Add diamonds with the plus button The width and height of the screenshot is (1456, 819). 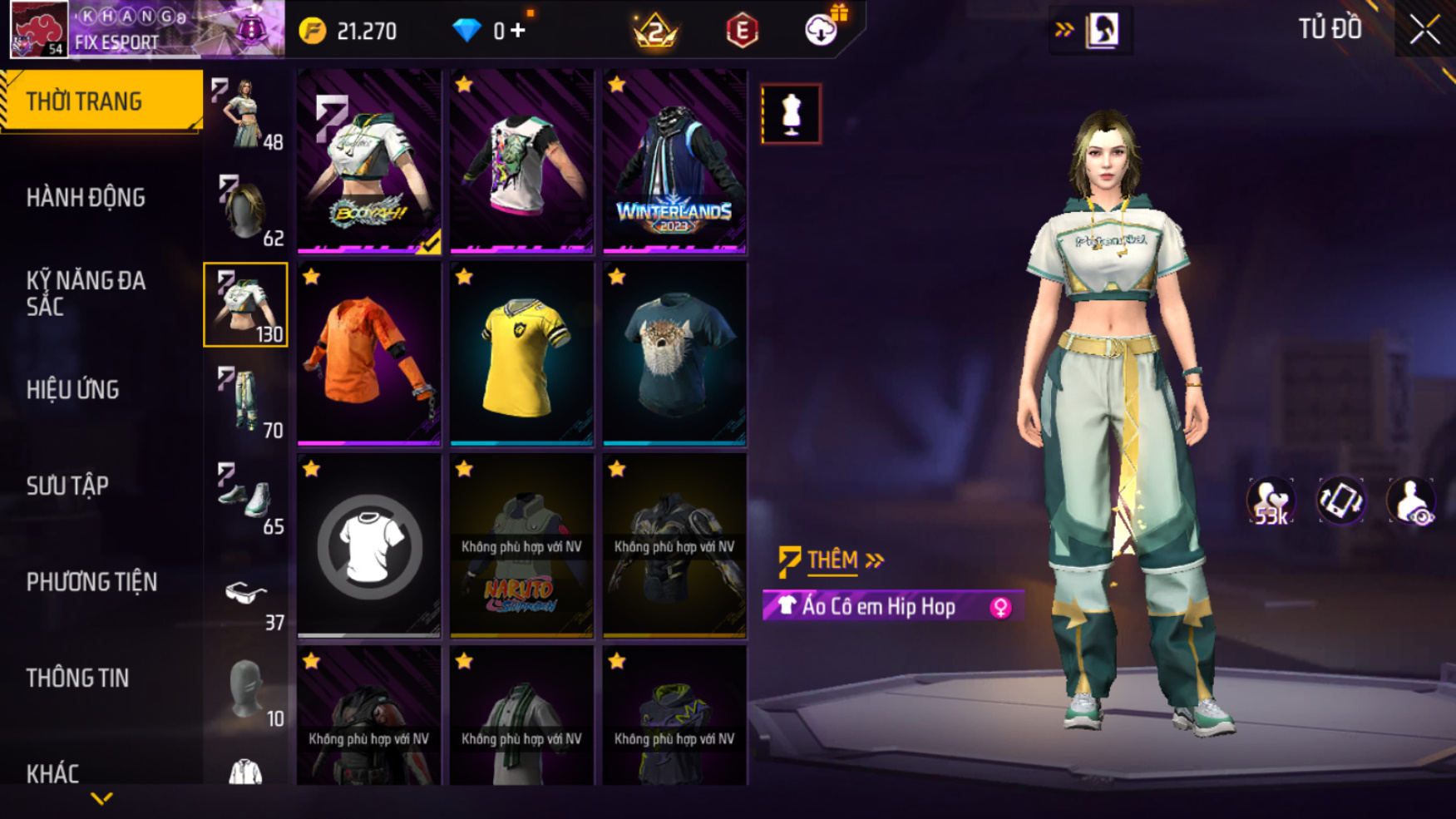[x=519, y=32]
